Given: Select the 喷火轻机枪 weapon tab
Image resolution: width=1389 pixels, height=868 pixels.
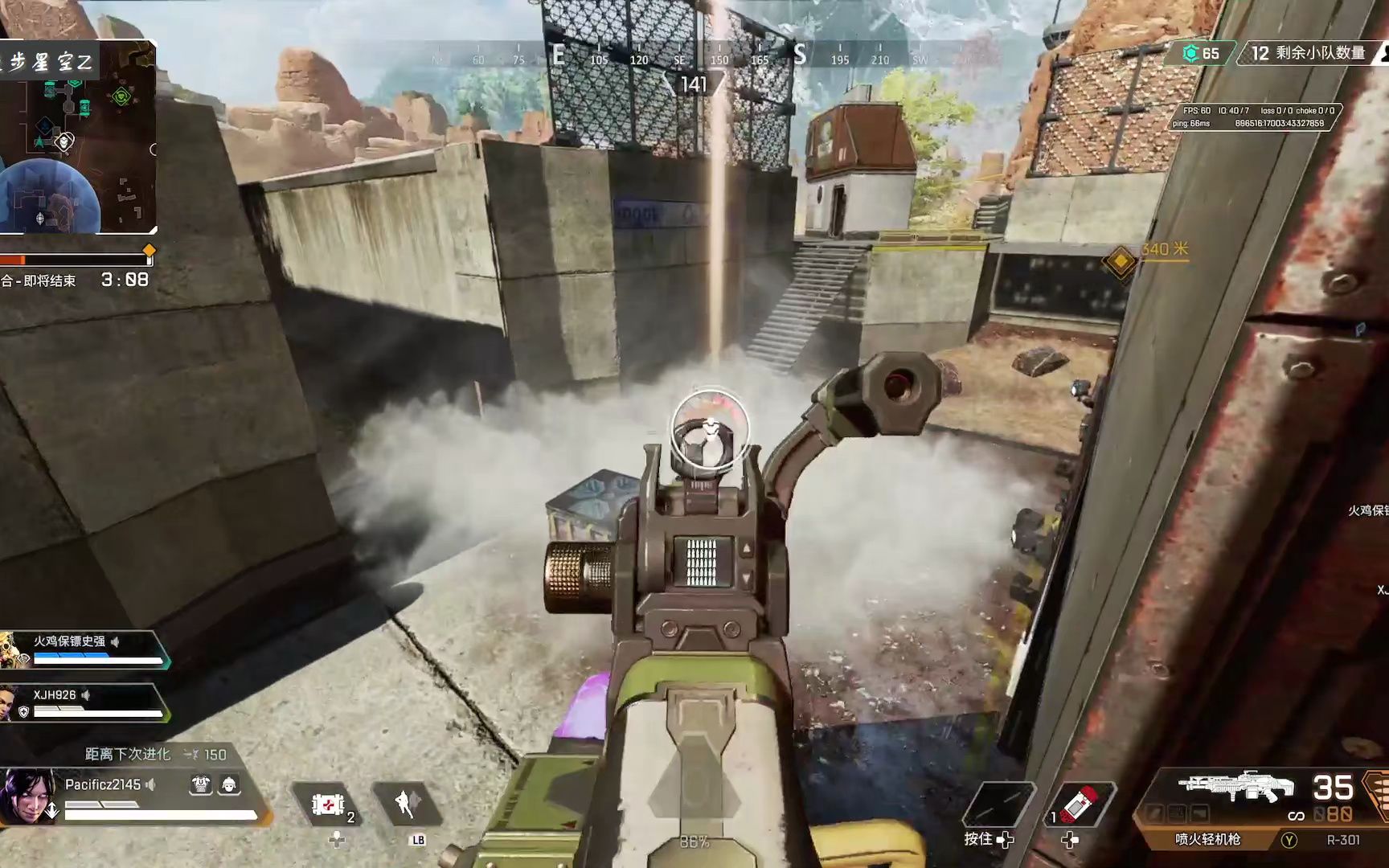Looking at the screenshot, I should point(1207,840).
